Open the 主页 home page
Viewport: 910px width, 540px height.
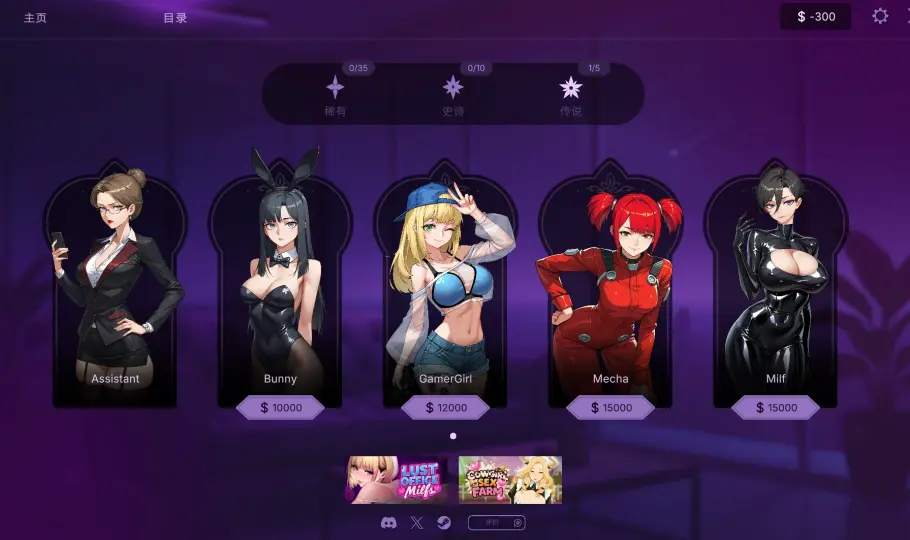pos(35,17)
